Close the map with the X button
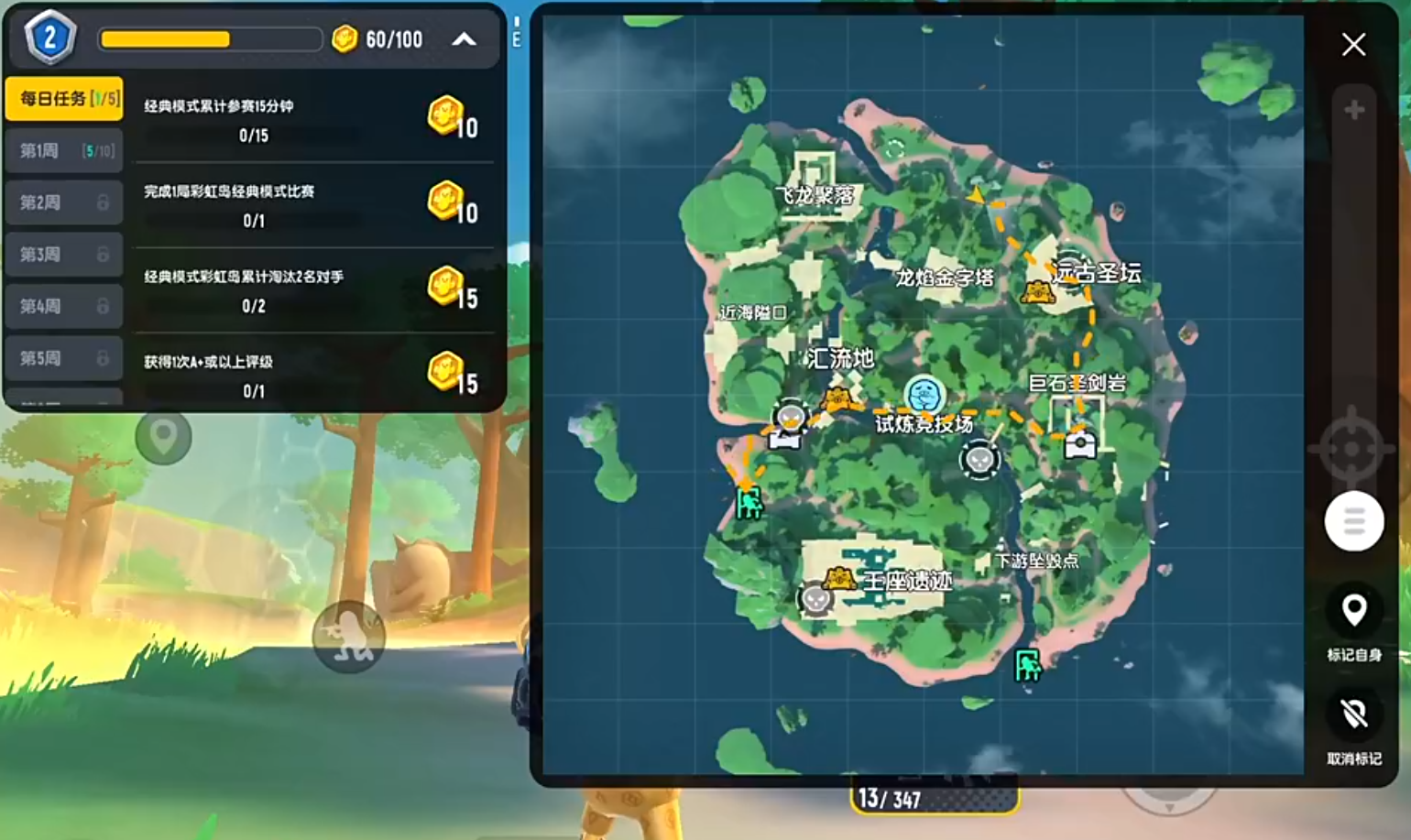Screen dimensions: 1411x840 click(1353, 45)
